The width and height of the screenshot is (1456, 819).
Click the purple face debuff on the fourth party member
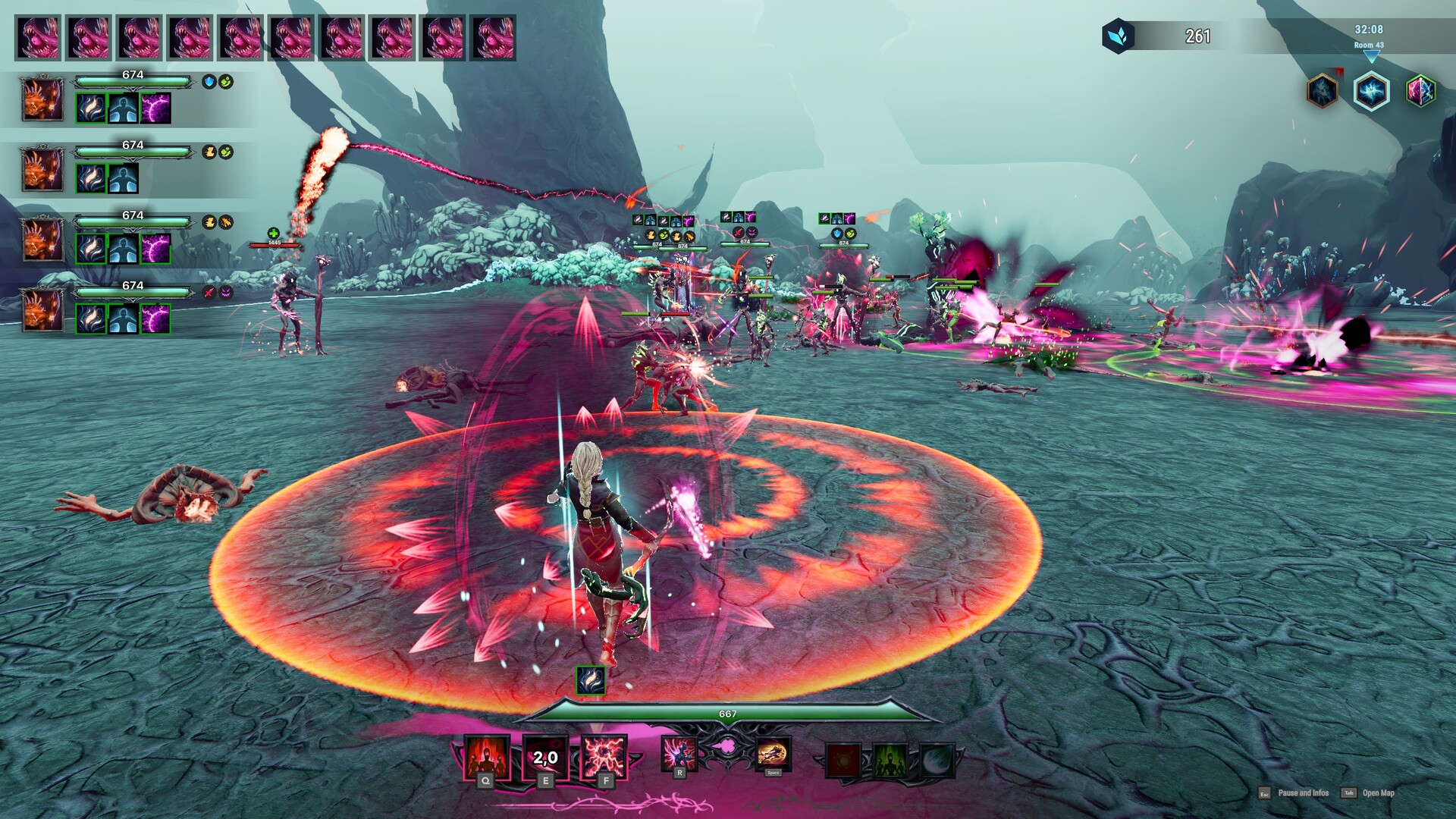225,293
